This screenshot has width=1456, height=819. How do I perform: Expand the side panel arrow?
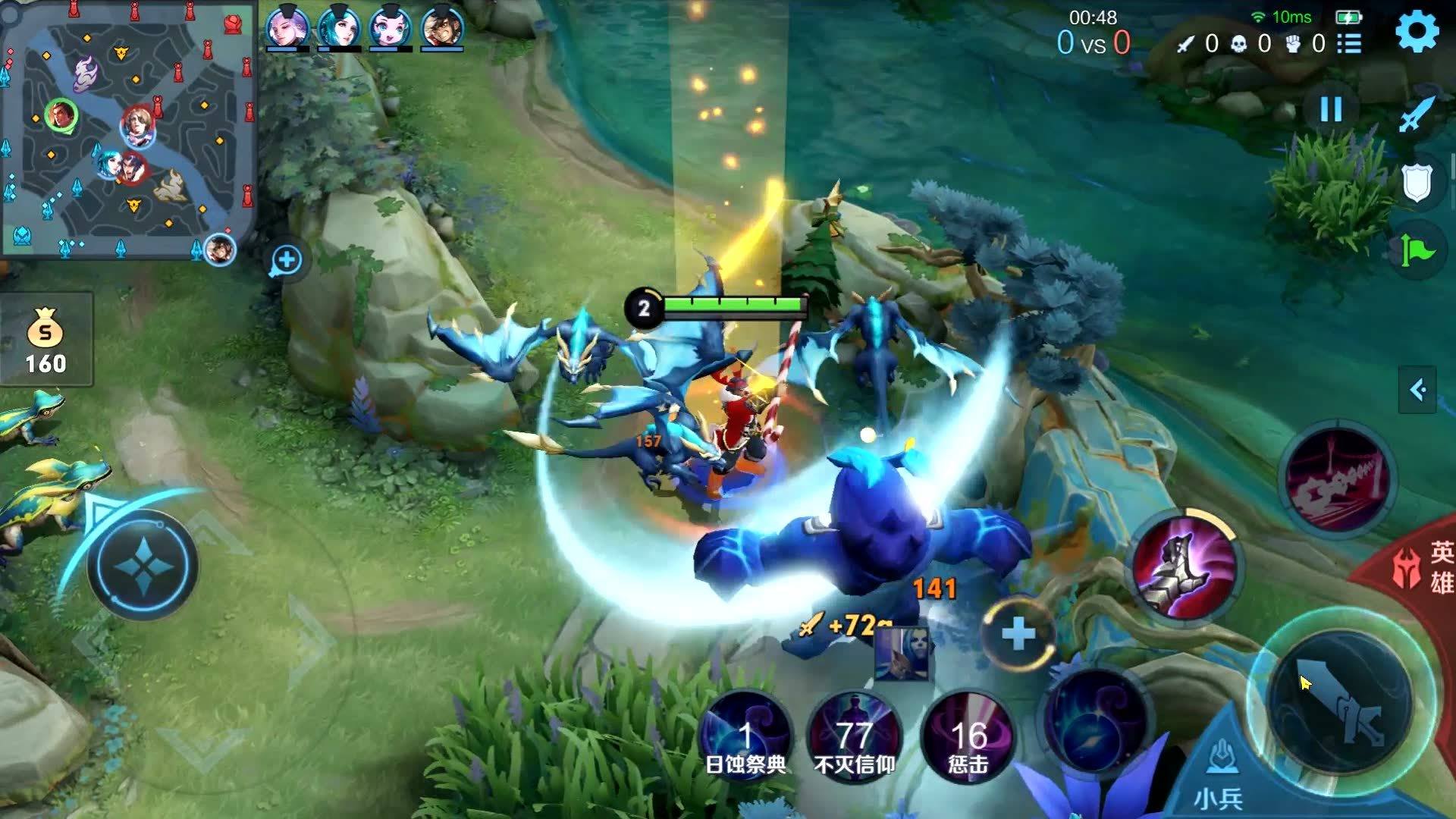[x=1417, y=390]
